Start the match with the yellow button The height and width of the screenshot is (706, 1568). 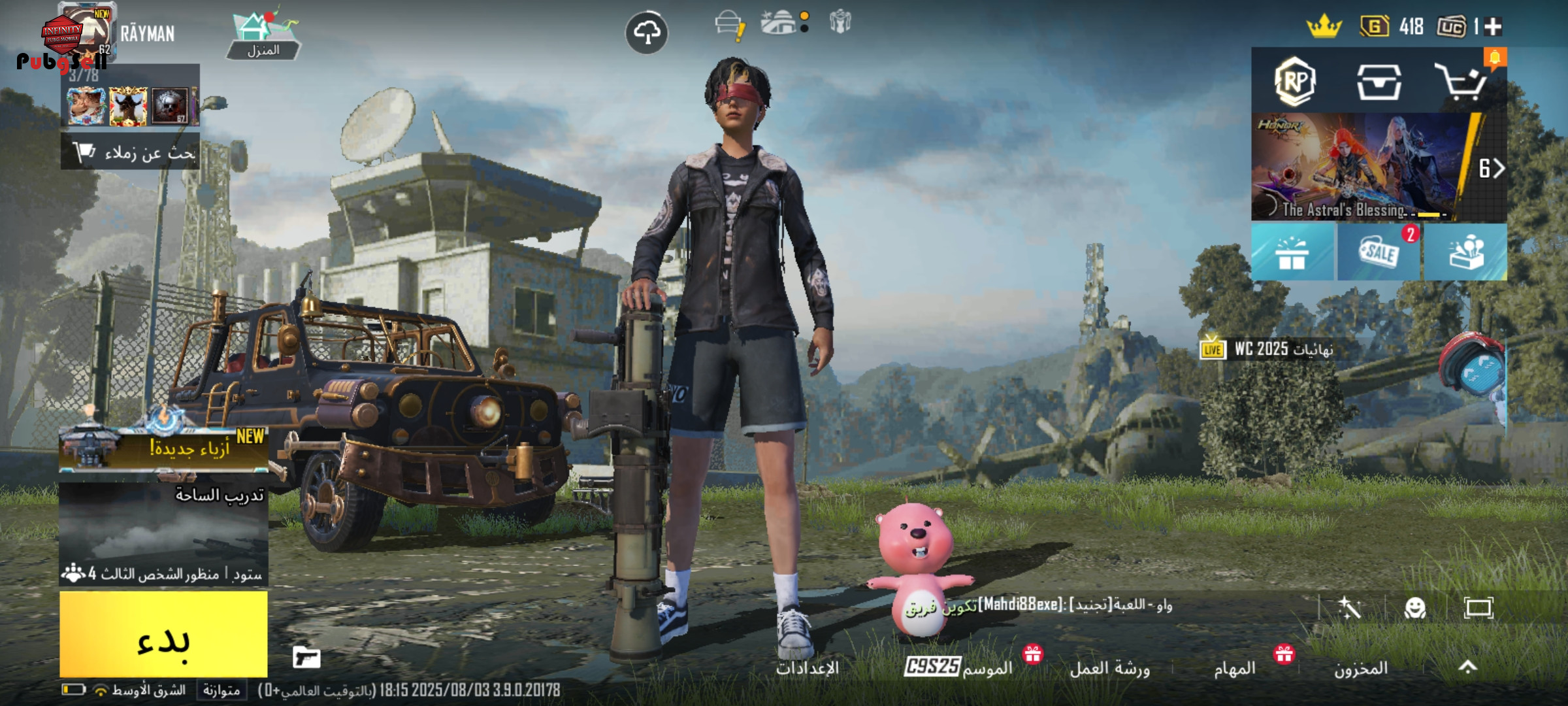[163, 634]
